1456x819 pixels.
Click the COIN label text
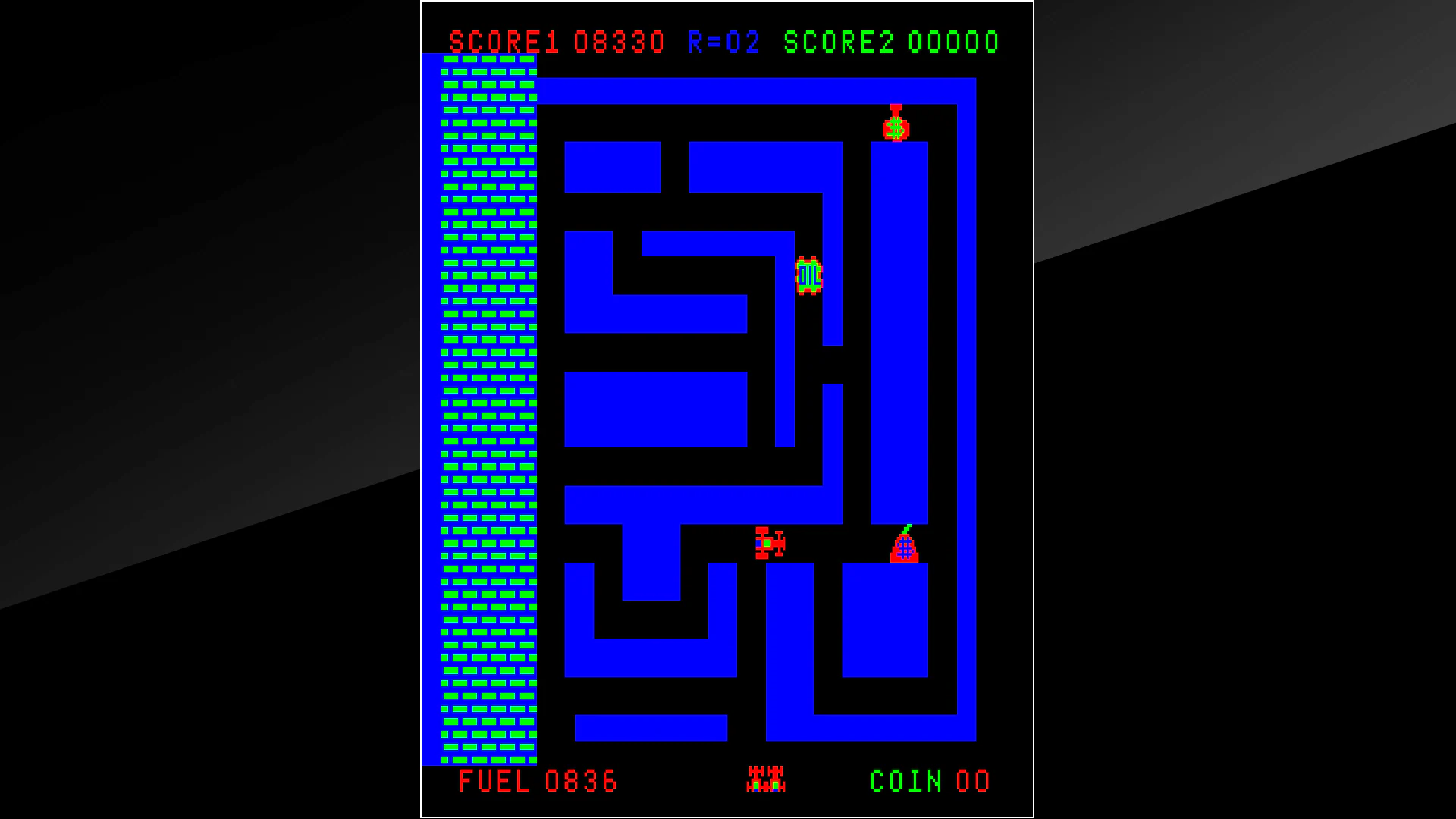pyautogui.click(x=904, y=781)
